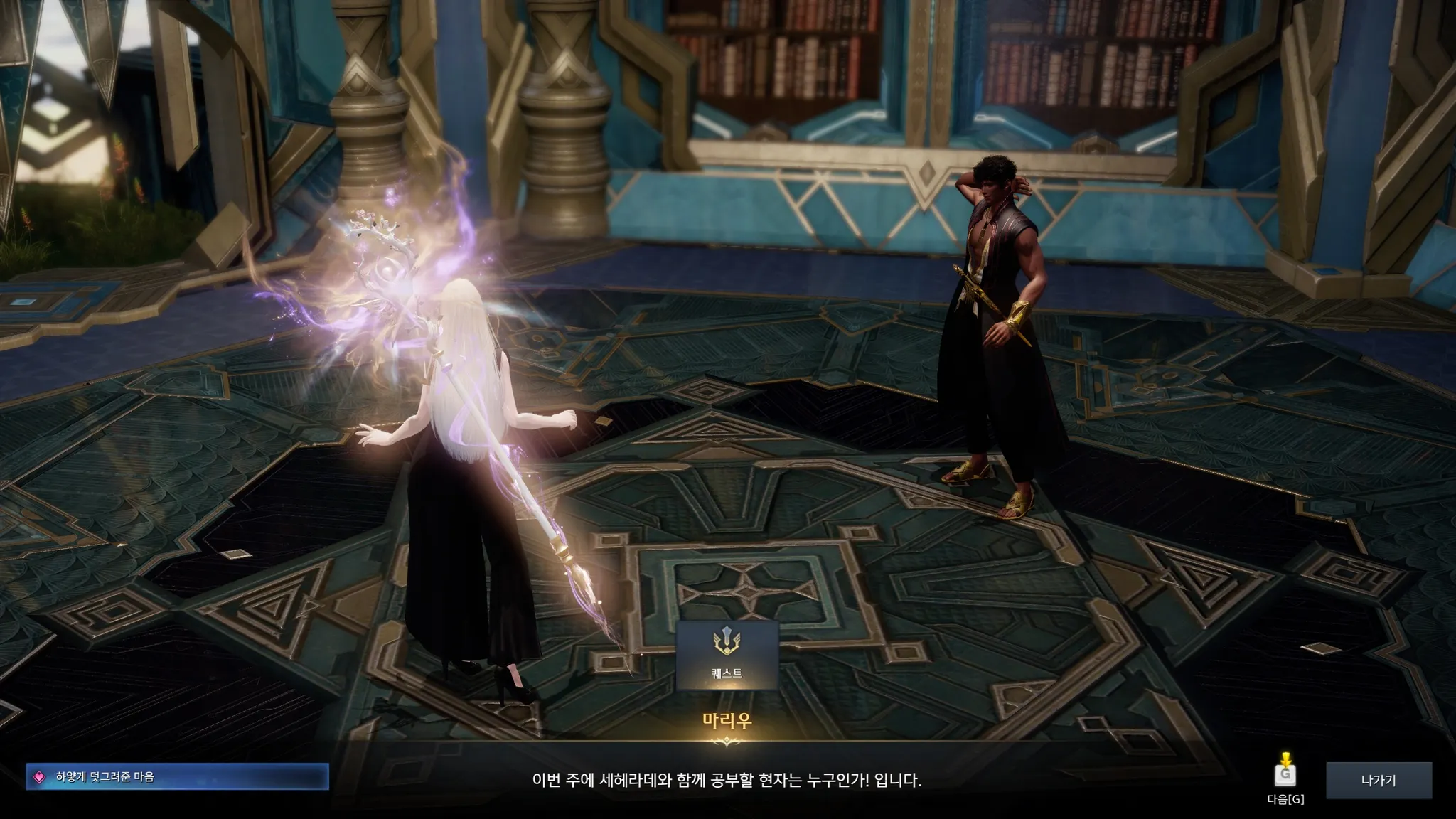Open the 하얗게 덧그려준 마음 quest tracker
This screenshot has width=1456, height=819.
coord(177,777)
